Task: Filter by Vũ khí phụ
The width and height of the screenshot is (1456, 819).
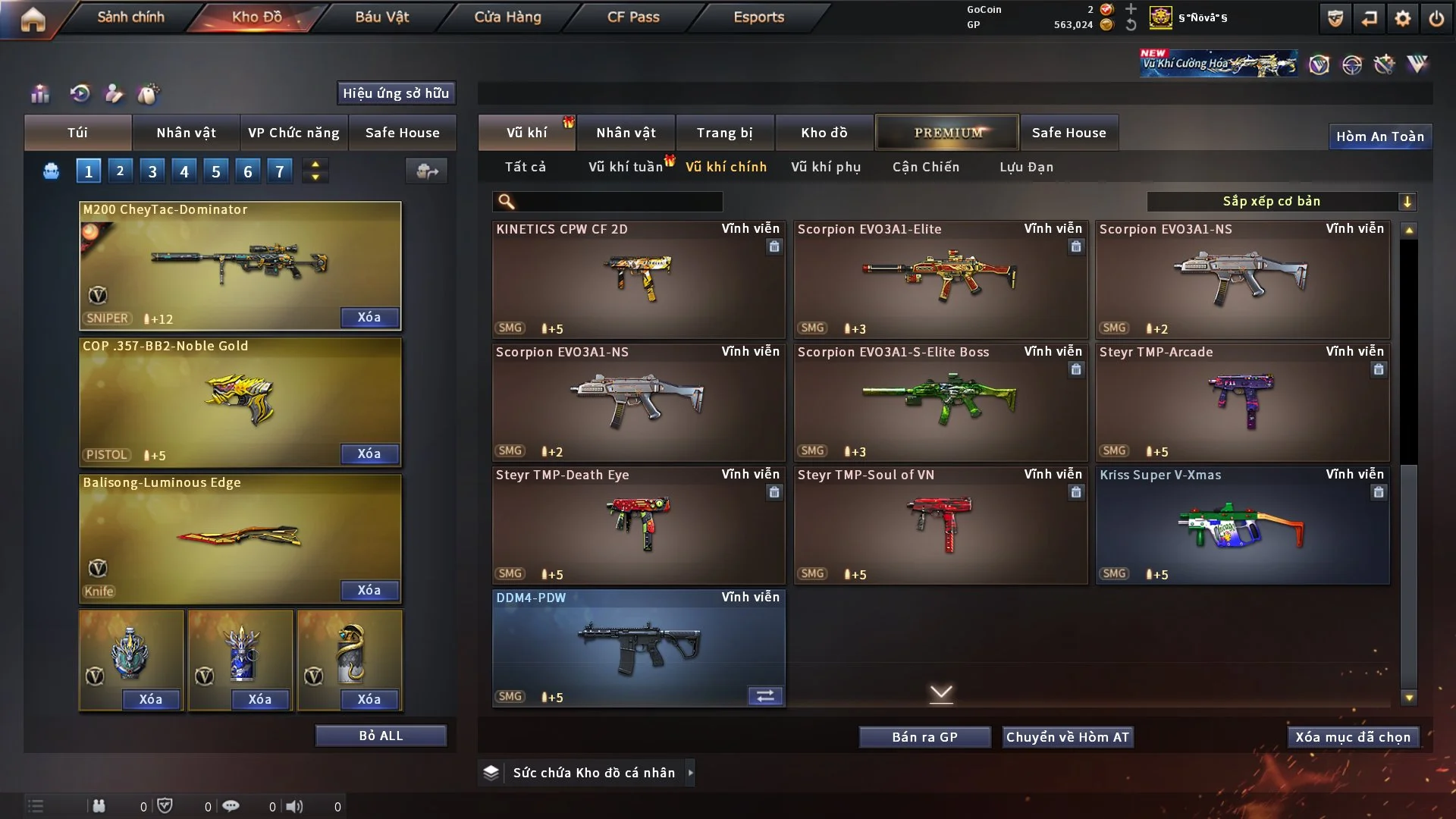Action: pyautogui.click(x=826, y=167)
